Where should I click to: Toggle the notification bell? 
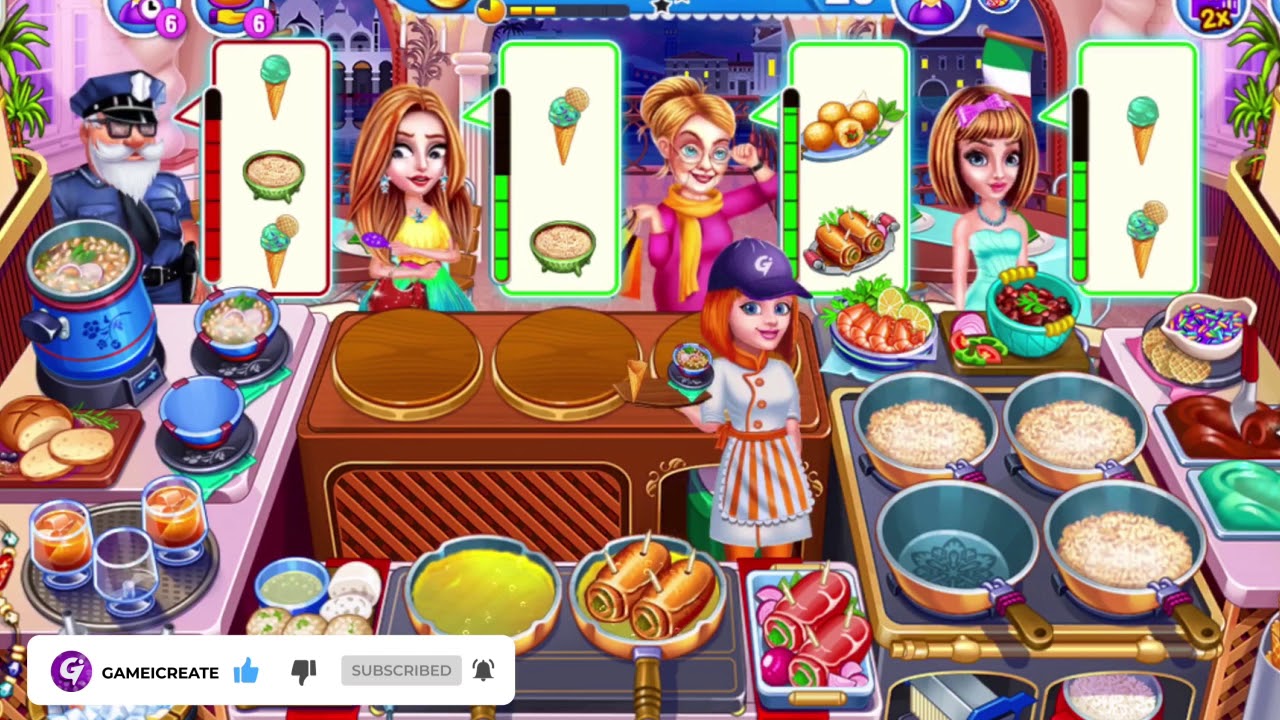(483, 671)
